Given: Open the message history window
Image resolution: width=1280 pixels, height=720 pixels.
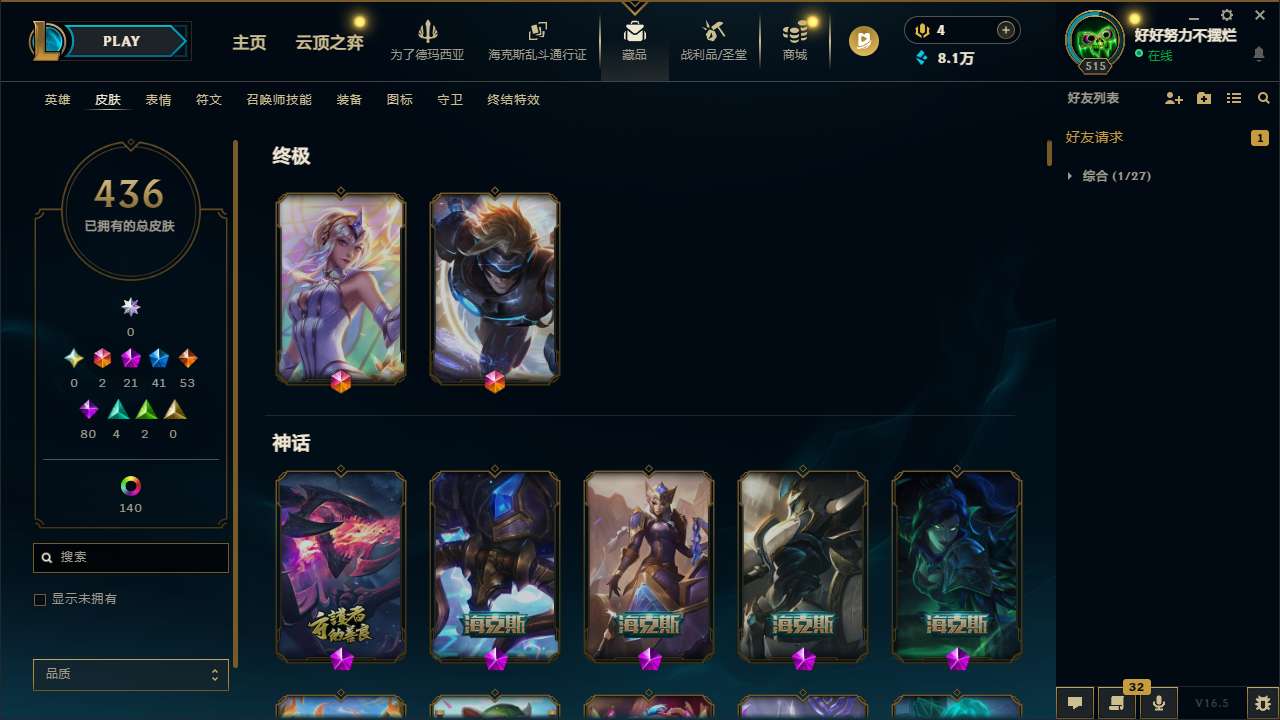Looking at the screenshot, I should pos(1117,703).
